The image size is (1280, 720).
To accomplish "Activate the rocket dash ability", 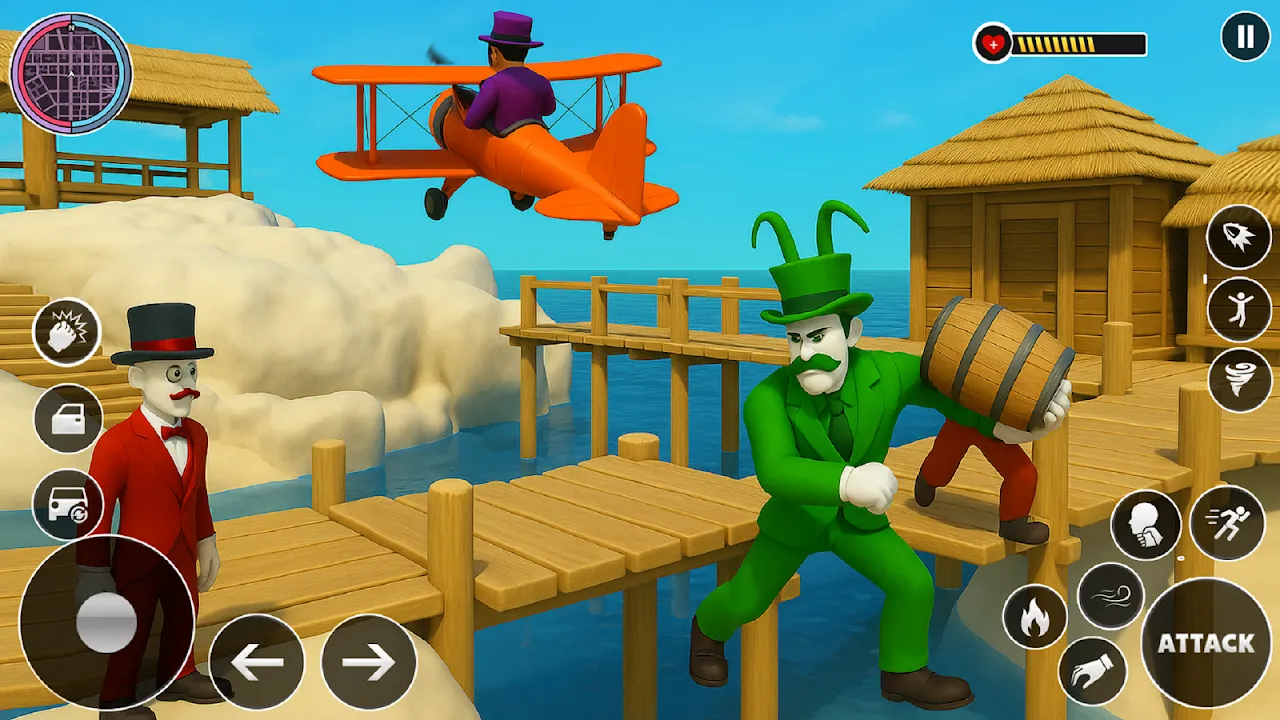I will point(1239,242).
